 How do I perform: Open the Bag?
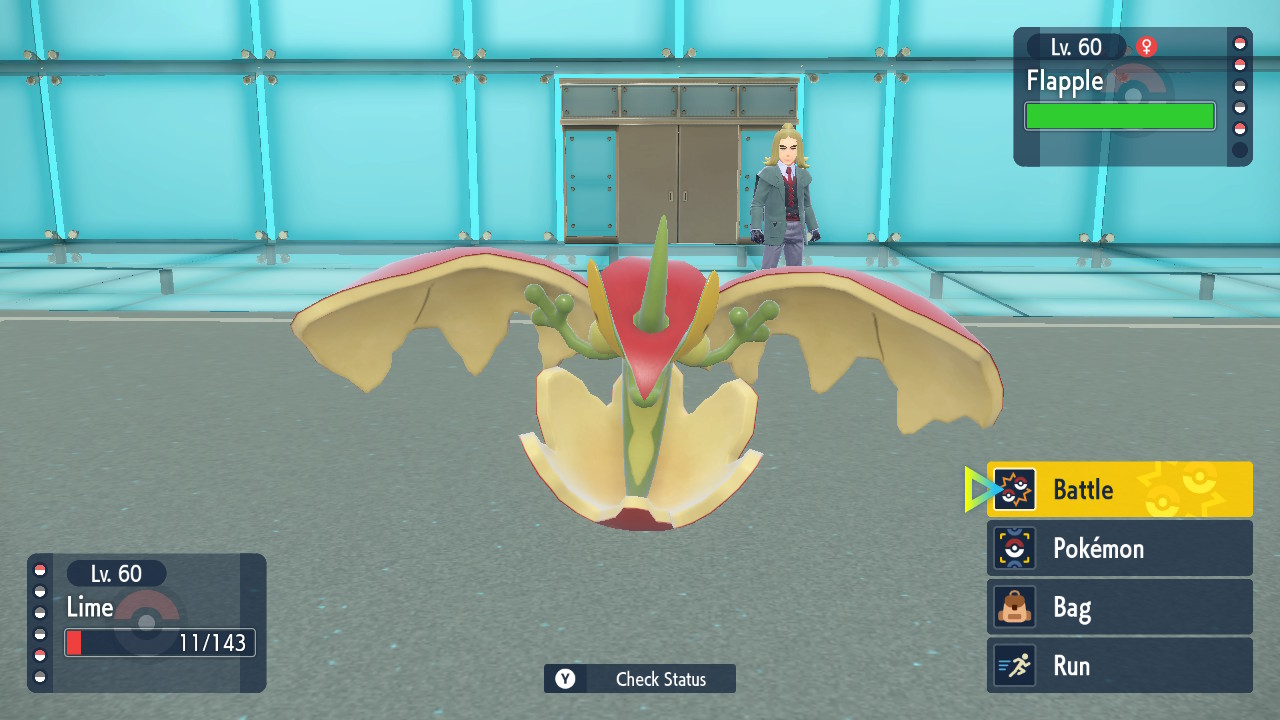[1119, 607]
